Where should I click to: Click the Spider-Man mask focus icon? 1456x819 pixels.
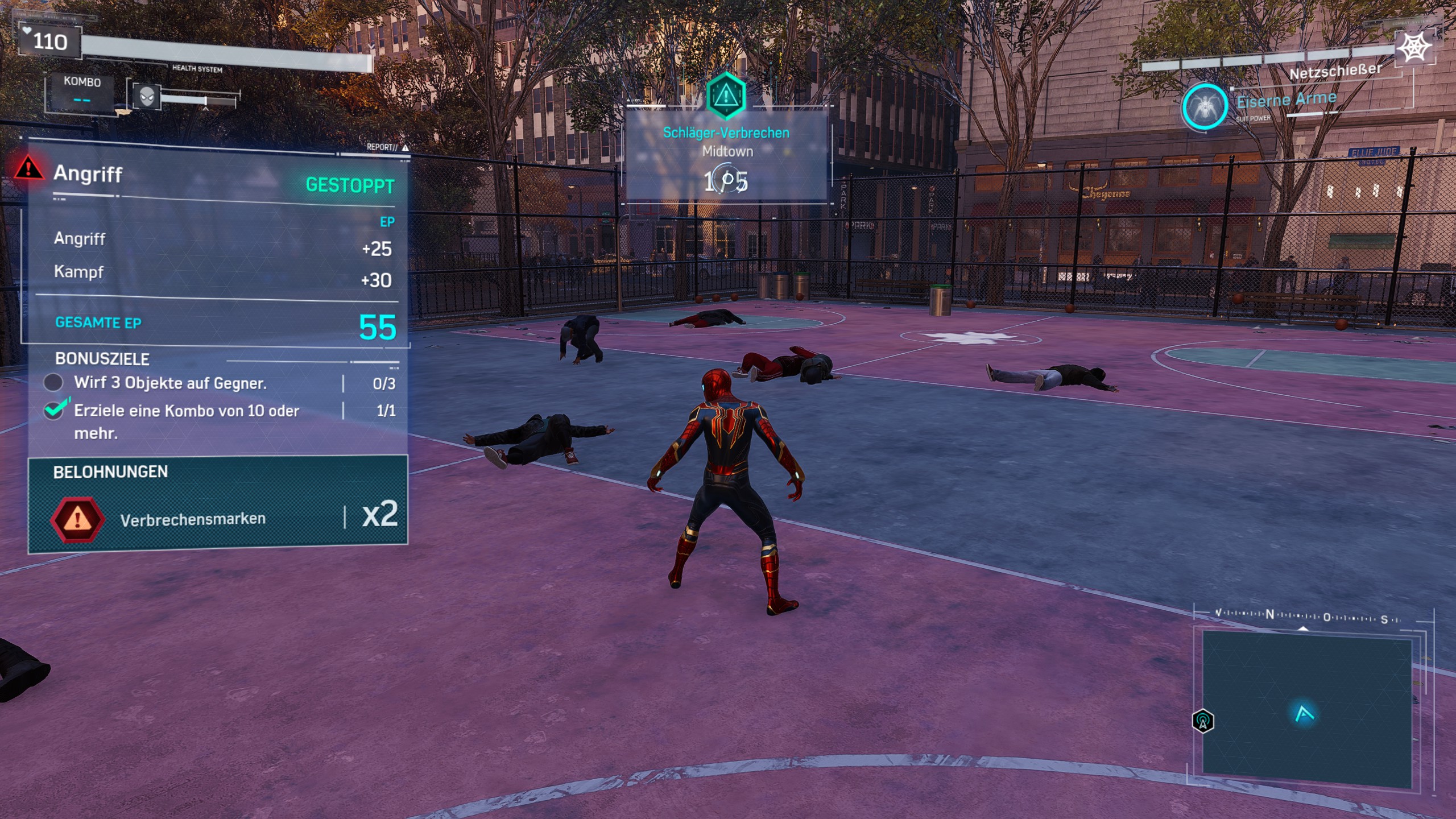146,97
